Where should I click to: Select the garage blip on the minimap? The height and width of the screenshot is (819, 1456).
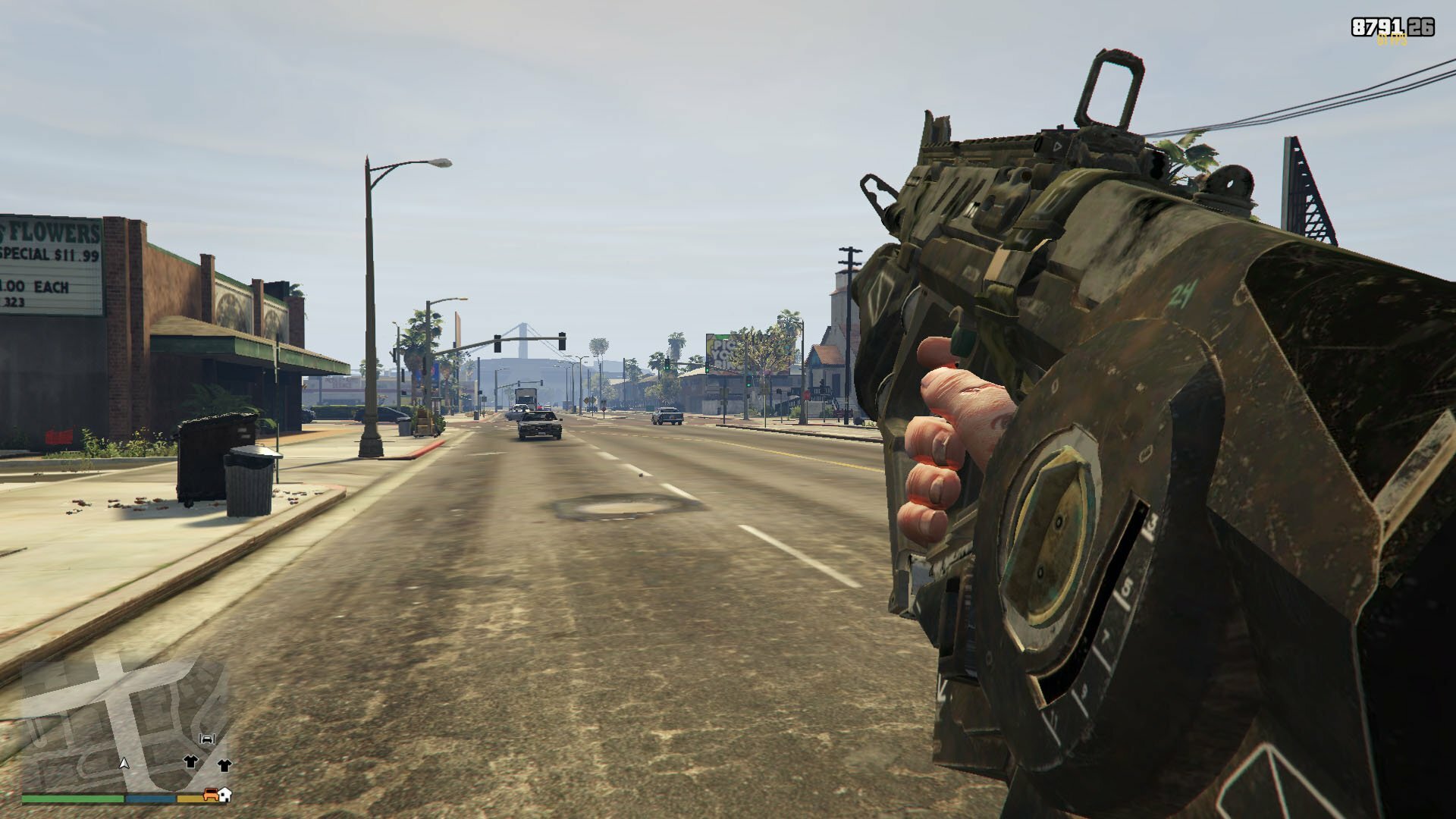tap(207, 739)
